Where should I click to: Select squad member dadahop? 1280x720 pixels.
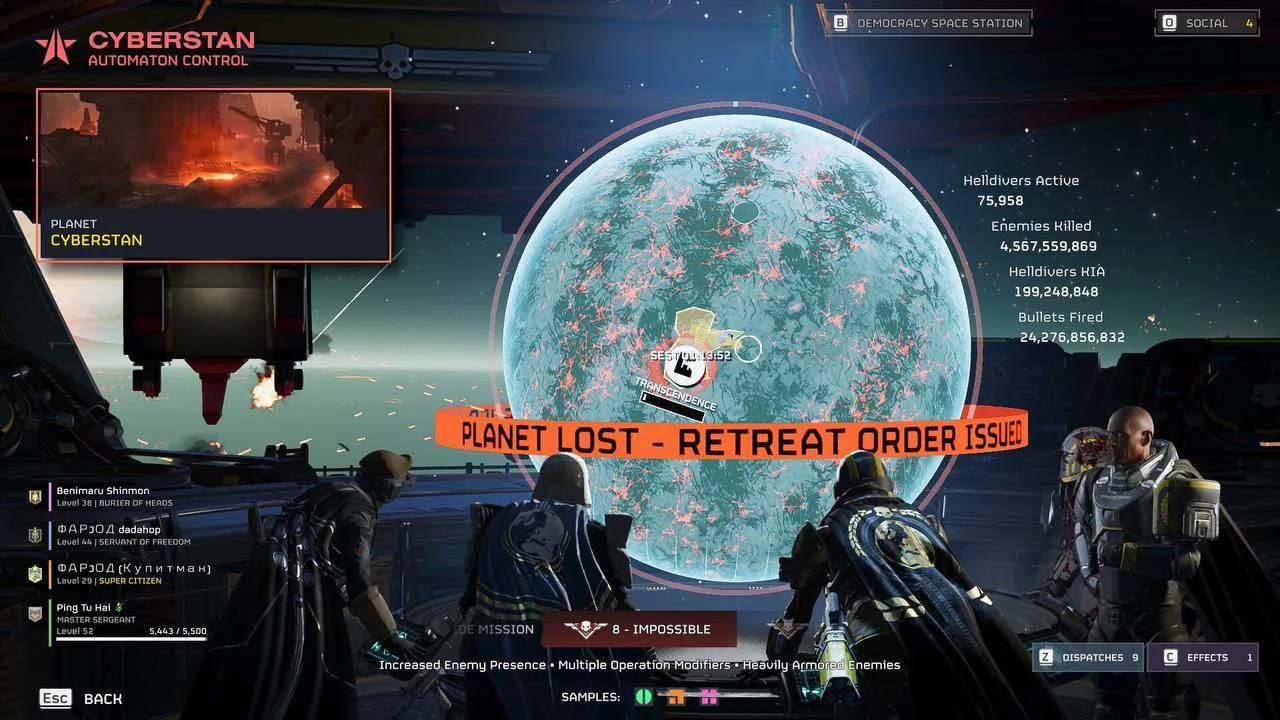108,535
